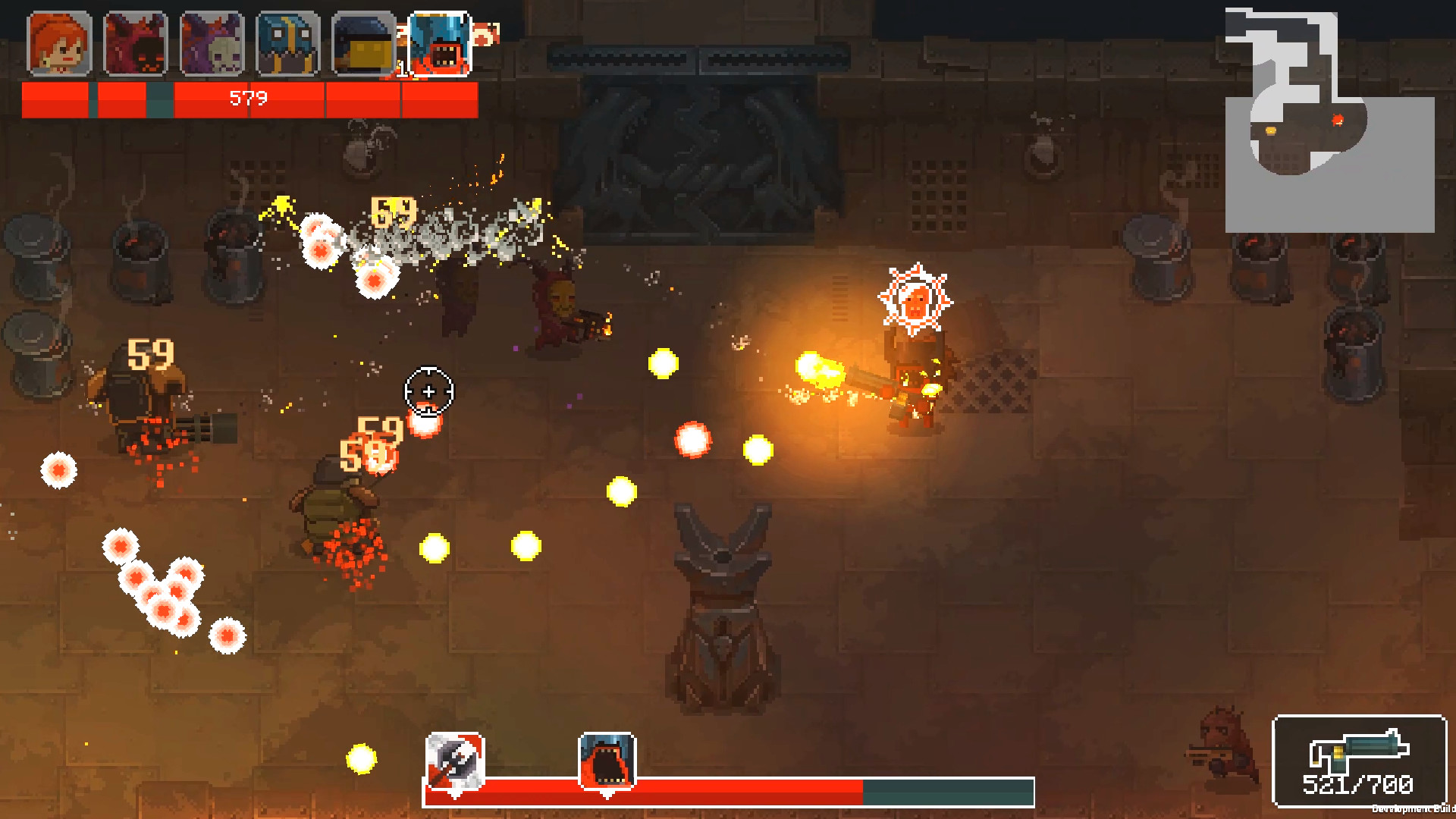The image size is (1456, 819).
Task: Select the highlighted blue fanged monster portrait
Action: (440, 44)
